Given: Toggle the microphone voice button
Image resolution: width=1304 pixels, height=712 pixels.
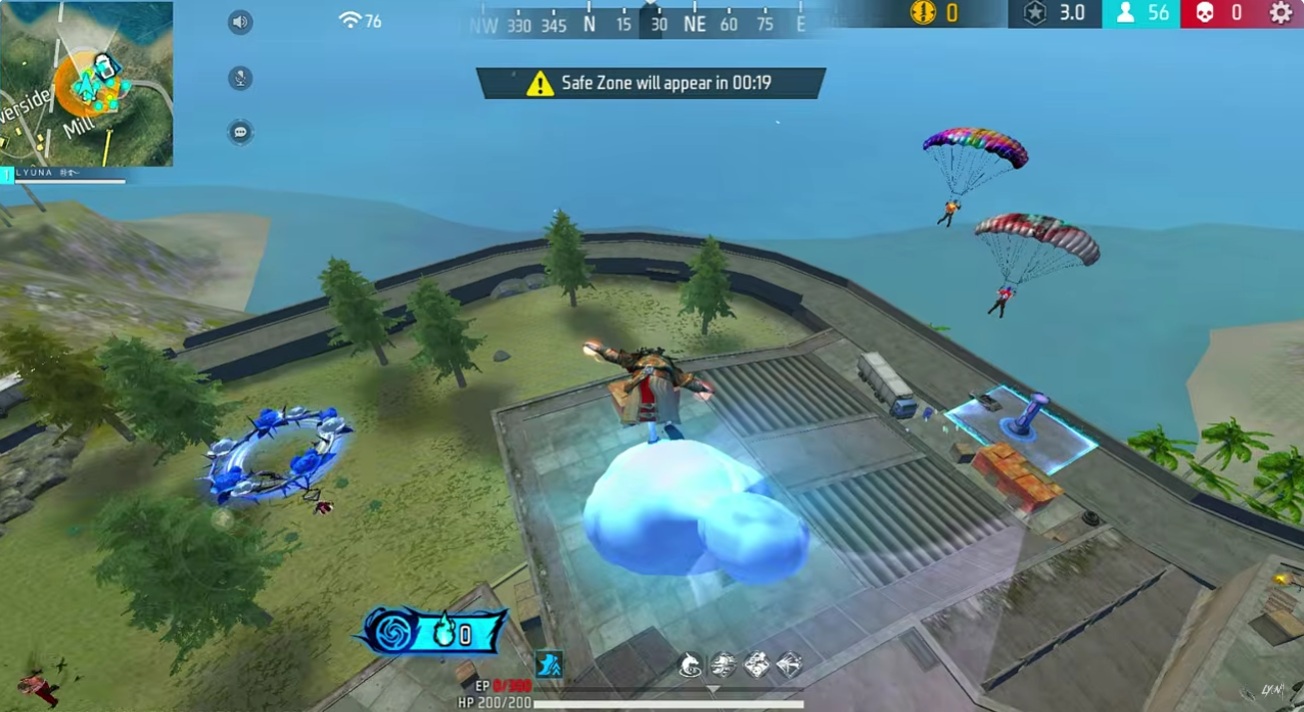Looking at the screenshot, I should tap(240, 78).
